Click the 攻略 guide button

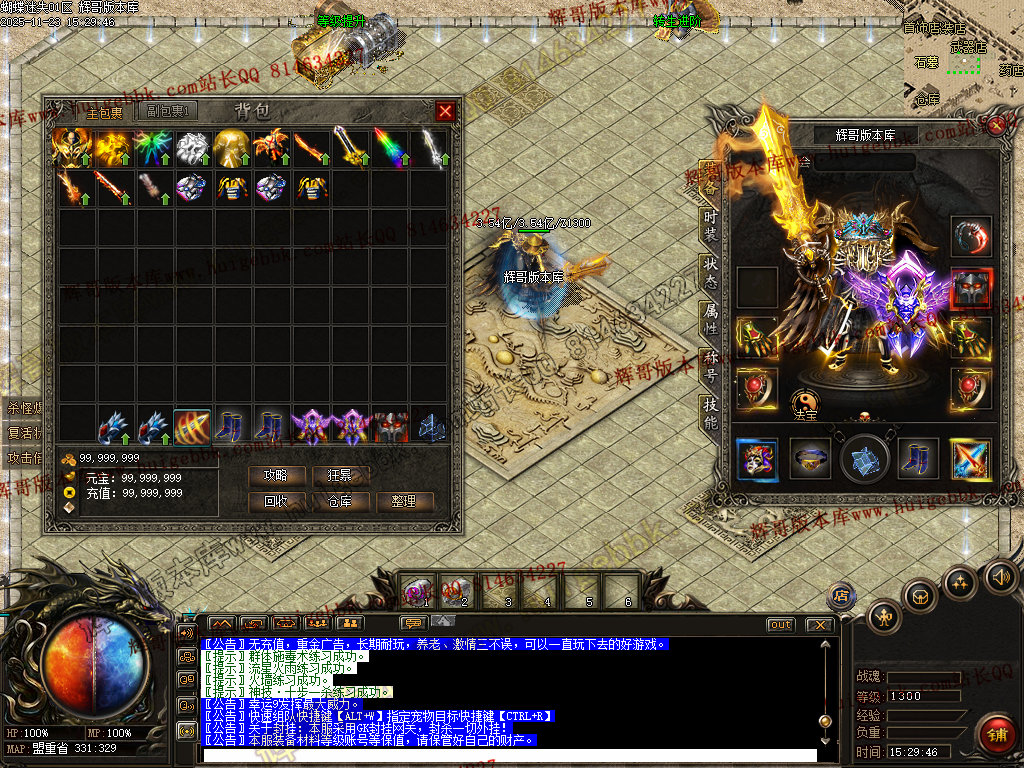pos(275,475)
